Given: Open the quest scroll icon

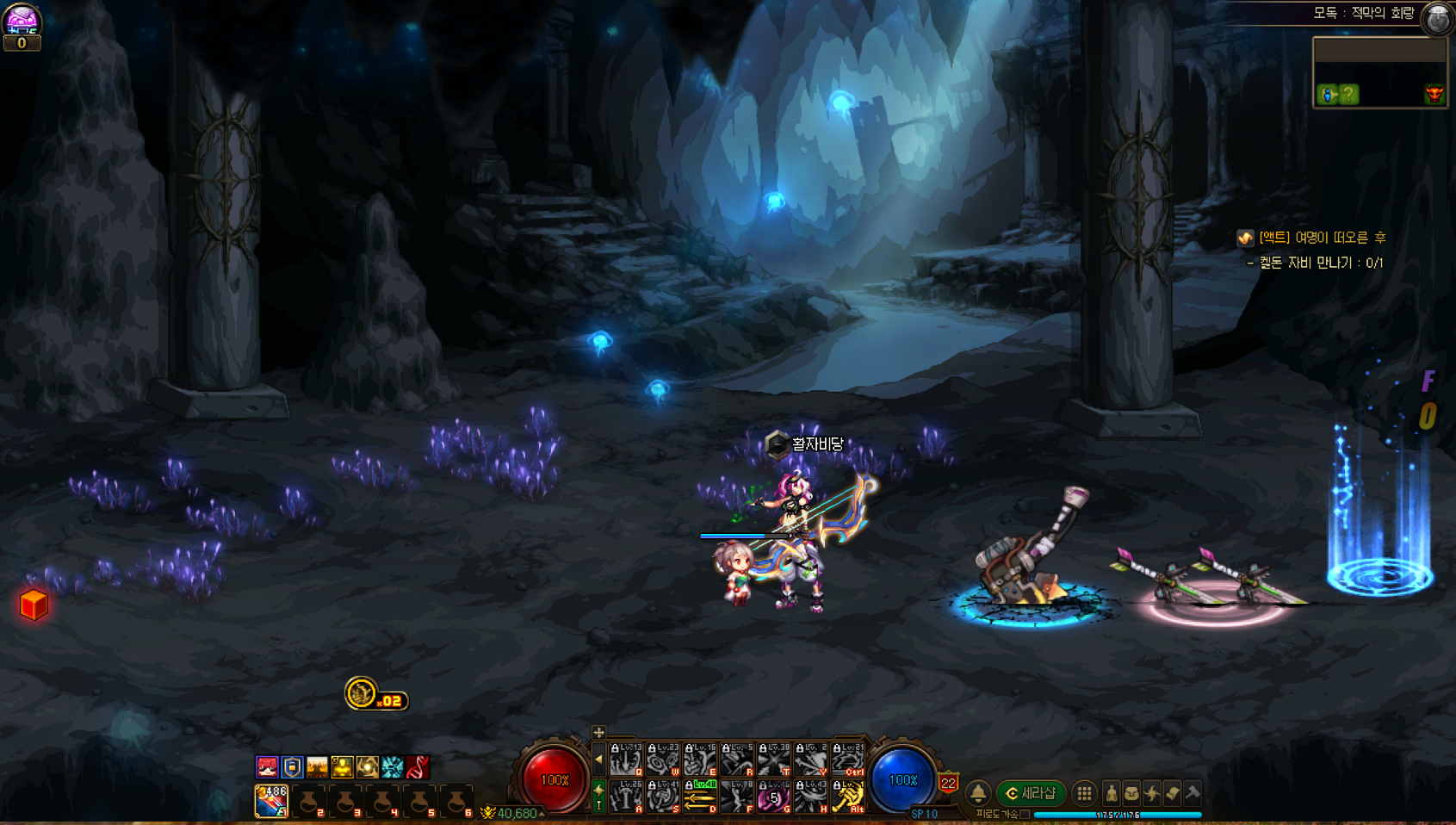Looking at the screenshot, I should point(1172,793).
